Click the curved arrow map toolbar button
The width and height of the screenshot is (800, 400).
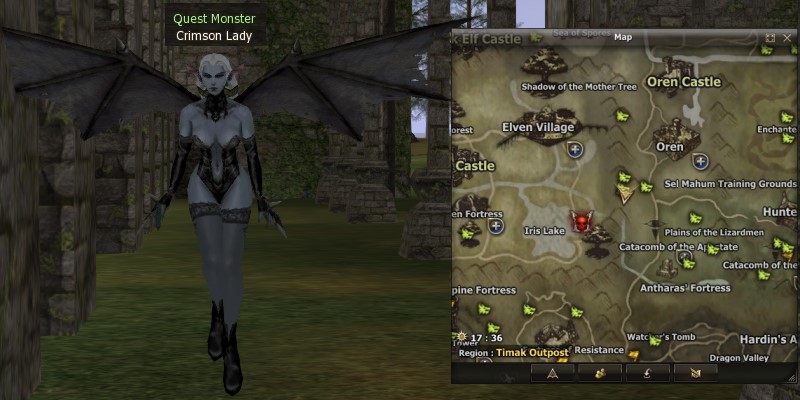click(x=647, y=373)
